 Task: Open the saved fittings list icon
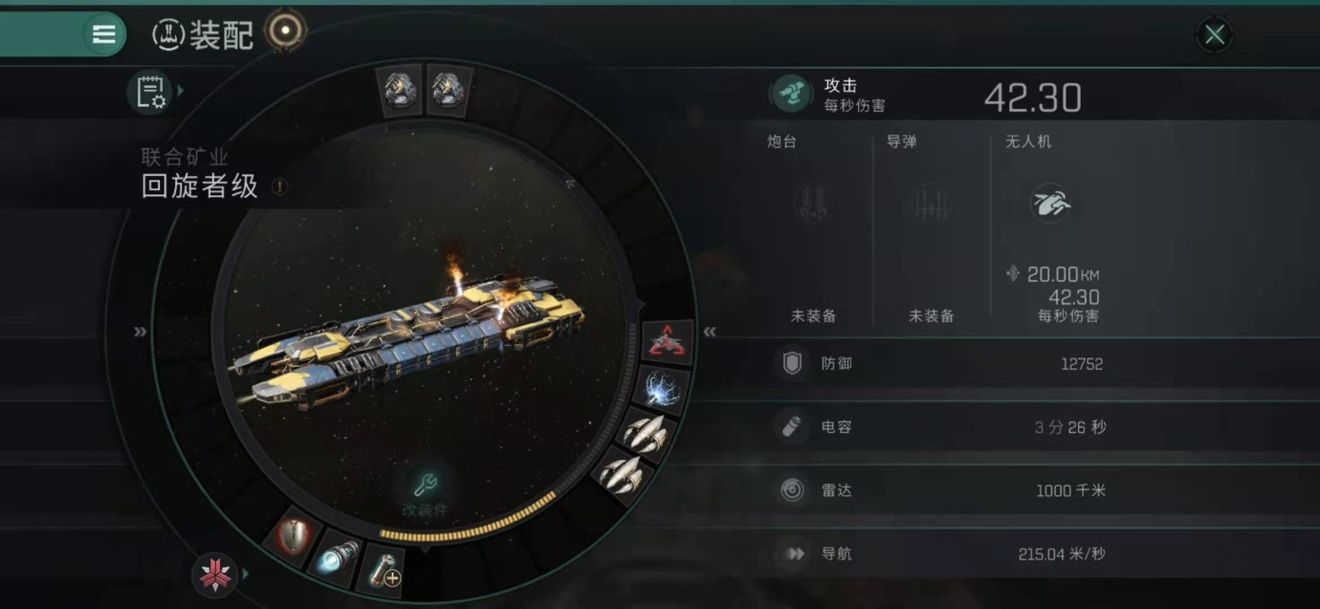151,92
